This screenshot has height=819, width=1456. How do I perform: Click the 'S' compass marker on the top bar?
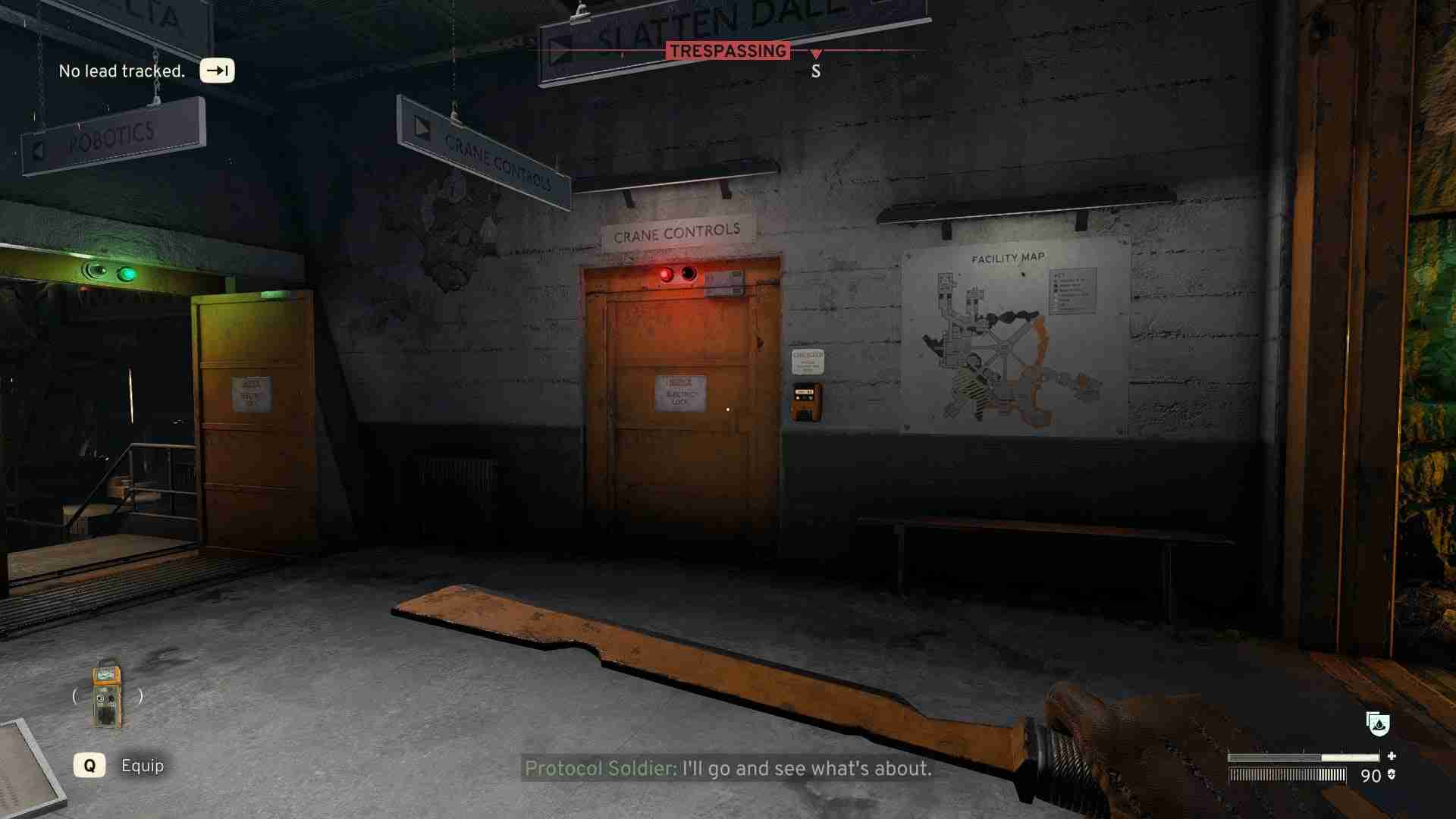(816, 72)
